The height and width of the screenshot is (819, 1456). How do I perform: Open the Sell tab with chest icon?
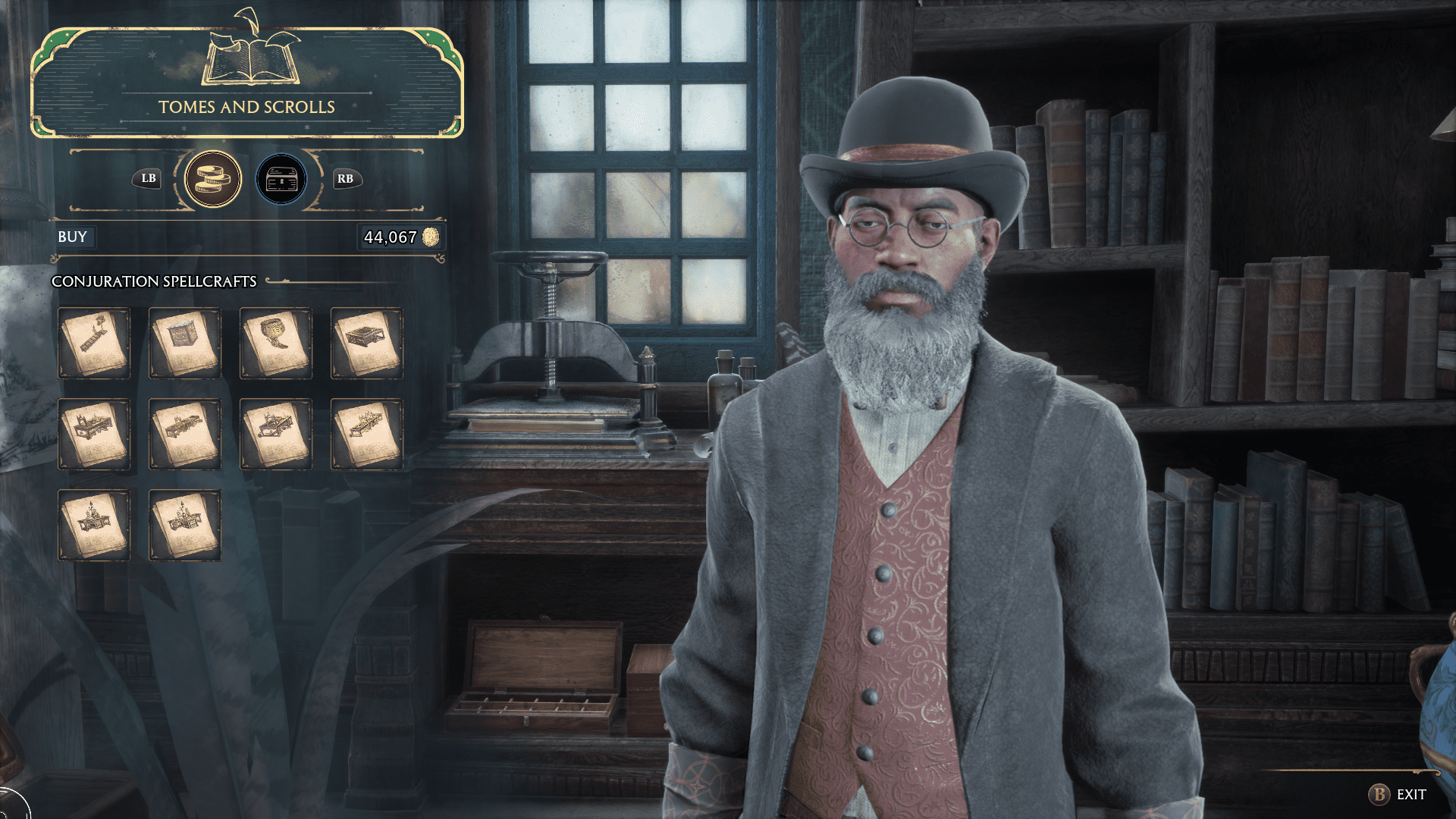point(281,180)
